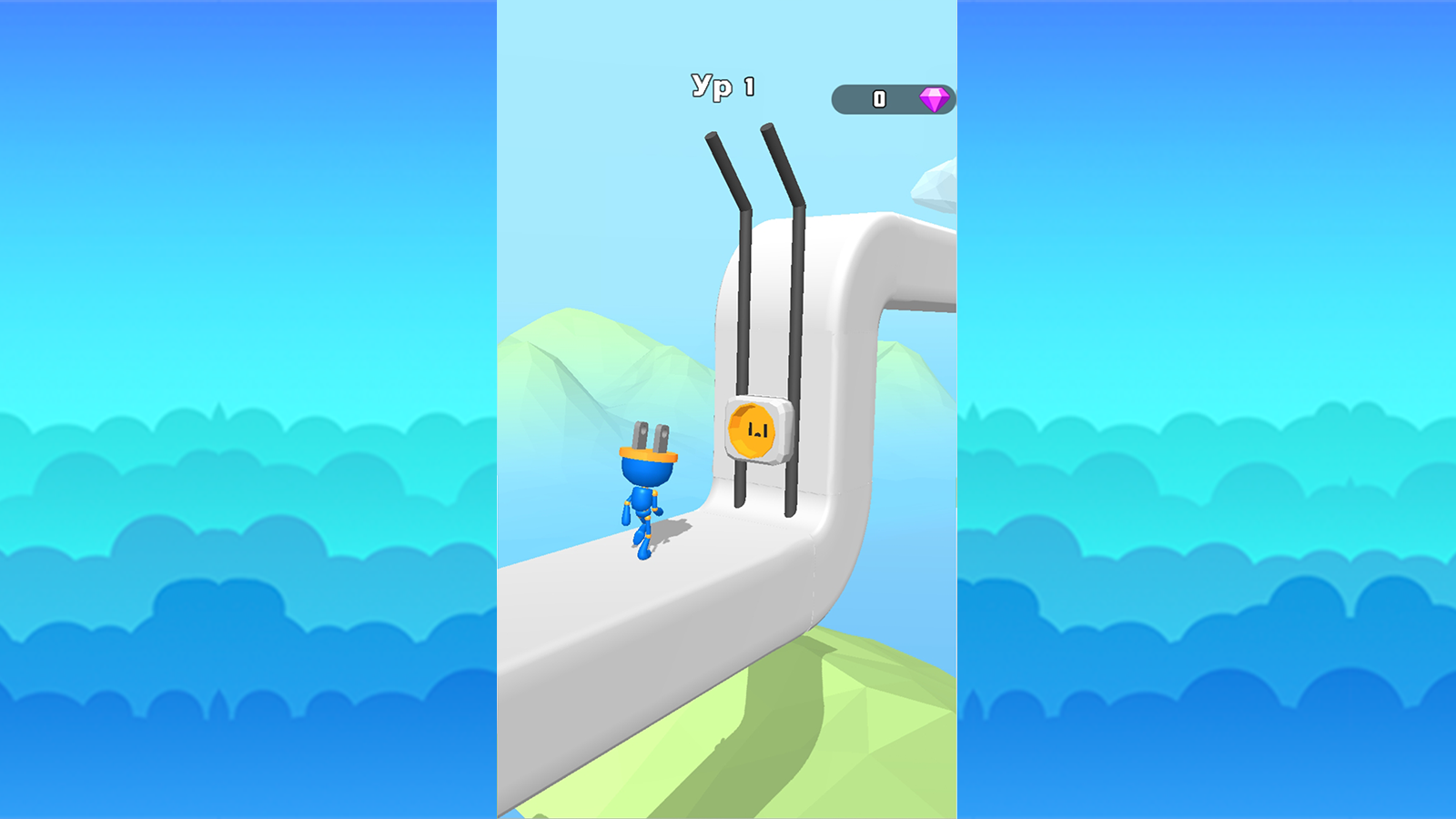Viewport: 1456px width, 819px height.
Task: Tap the number 0 in the gem panel
Action: pyautogui.click(x=879, y=97)
